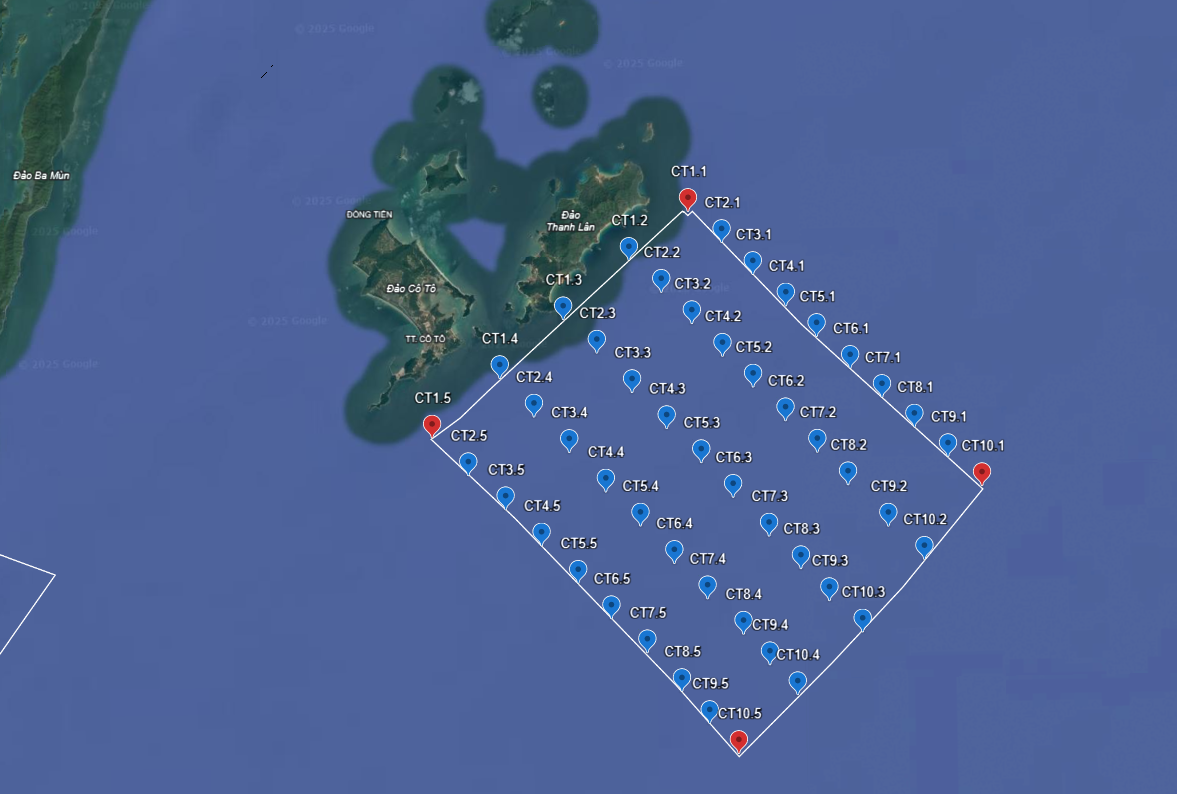The height and width of the screenshot is (794, 1177).
Task: Open the CT1.3 placemark
Action: [x=563, y=306]
